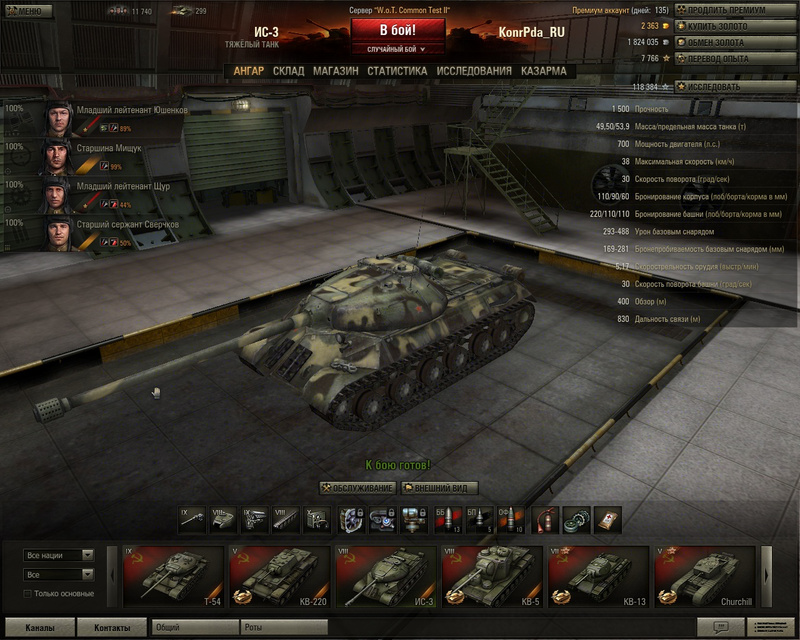Start battle with В бой! button
Viewport: 800px width, 640px height.
(397, 29)
